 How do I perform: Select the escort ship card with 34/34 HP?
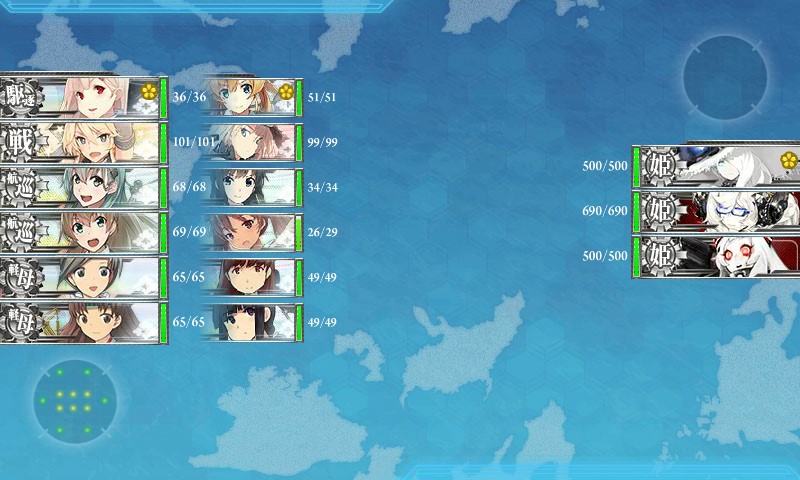point(252,187)
